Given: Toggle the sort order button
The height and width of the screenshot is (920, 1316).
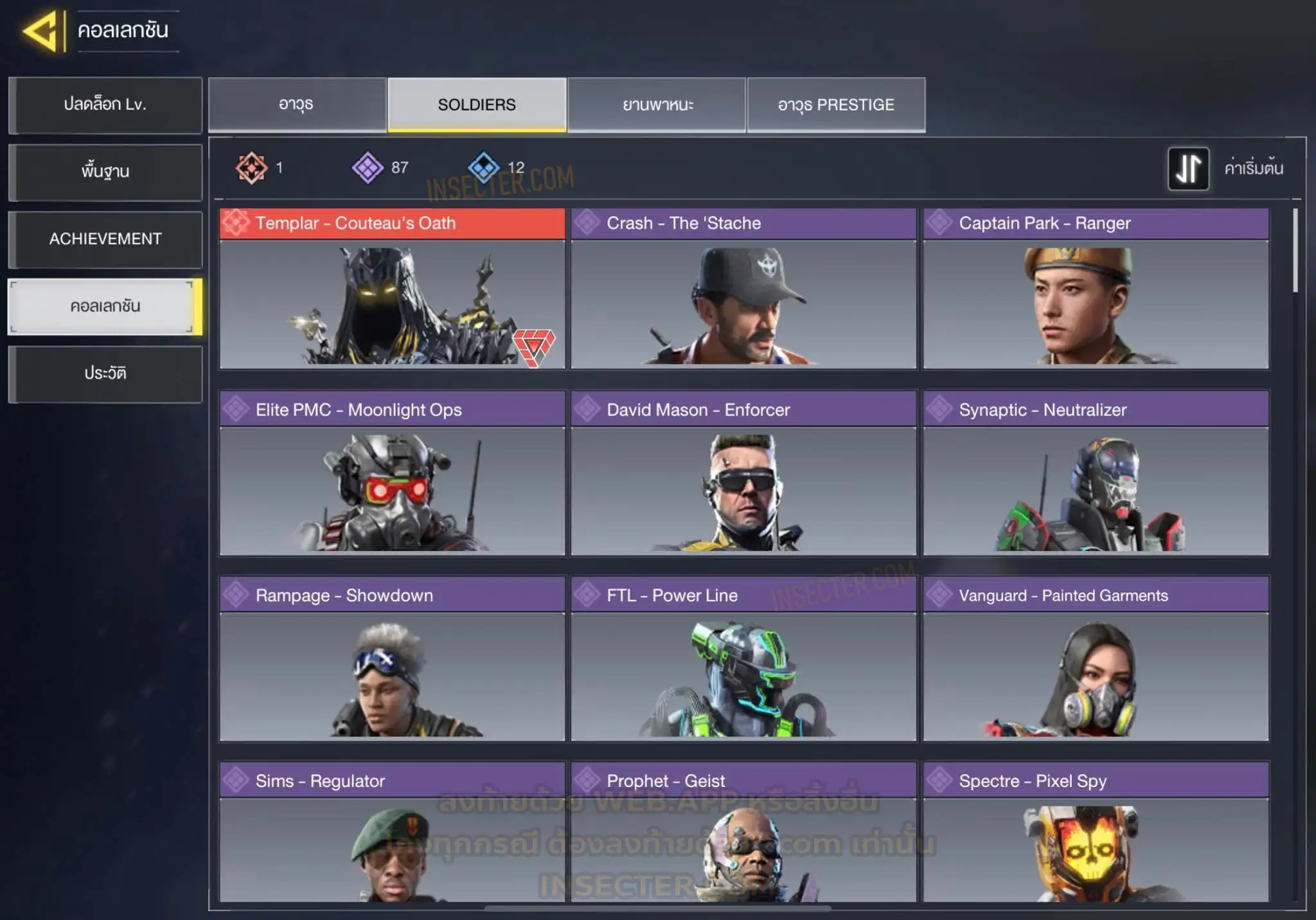Looking at the screenshot, I should (1188, 168).
